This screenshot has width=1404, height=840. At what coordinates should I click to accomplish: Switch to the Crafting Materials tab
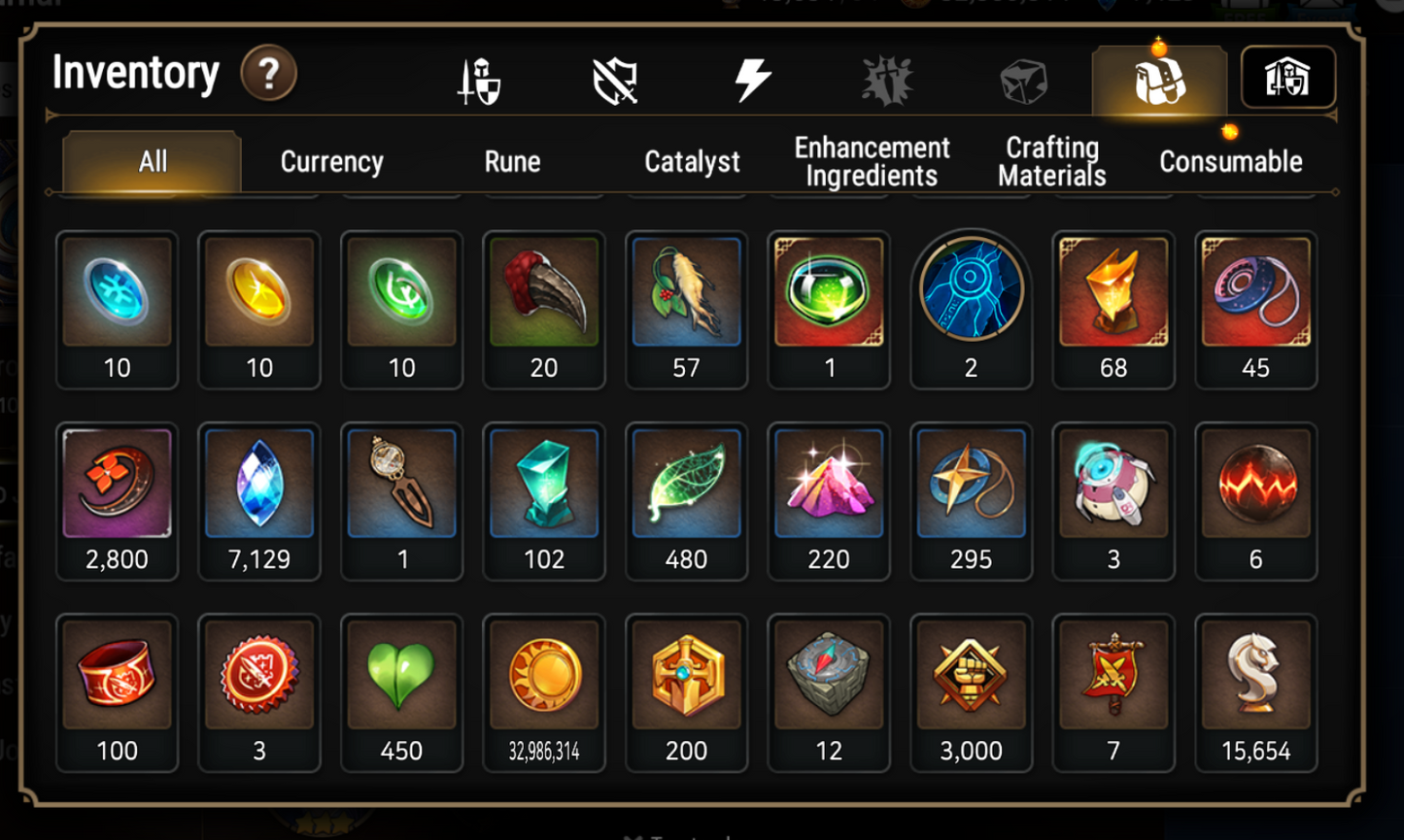[x=1051, y=161]
